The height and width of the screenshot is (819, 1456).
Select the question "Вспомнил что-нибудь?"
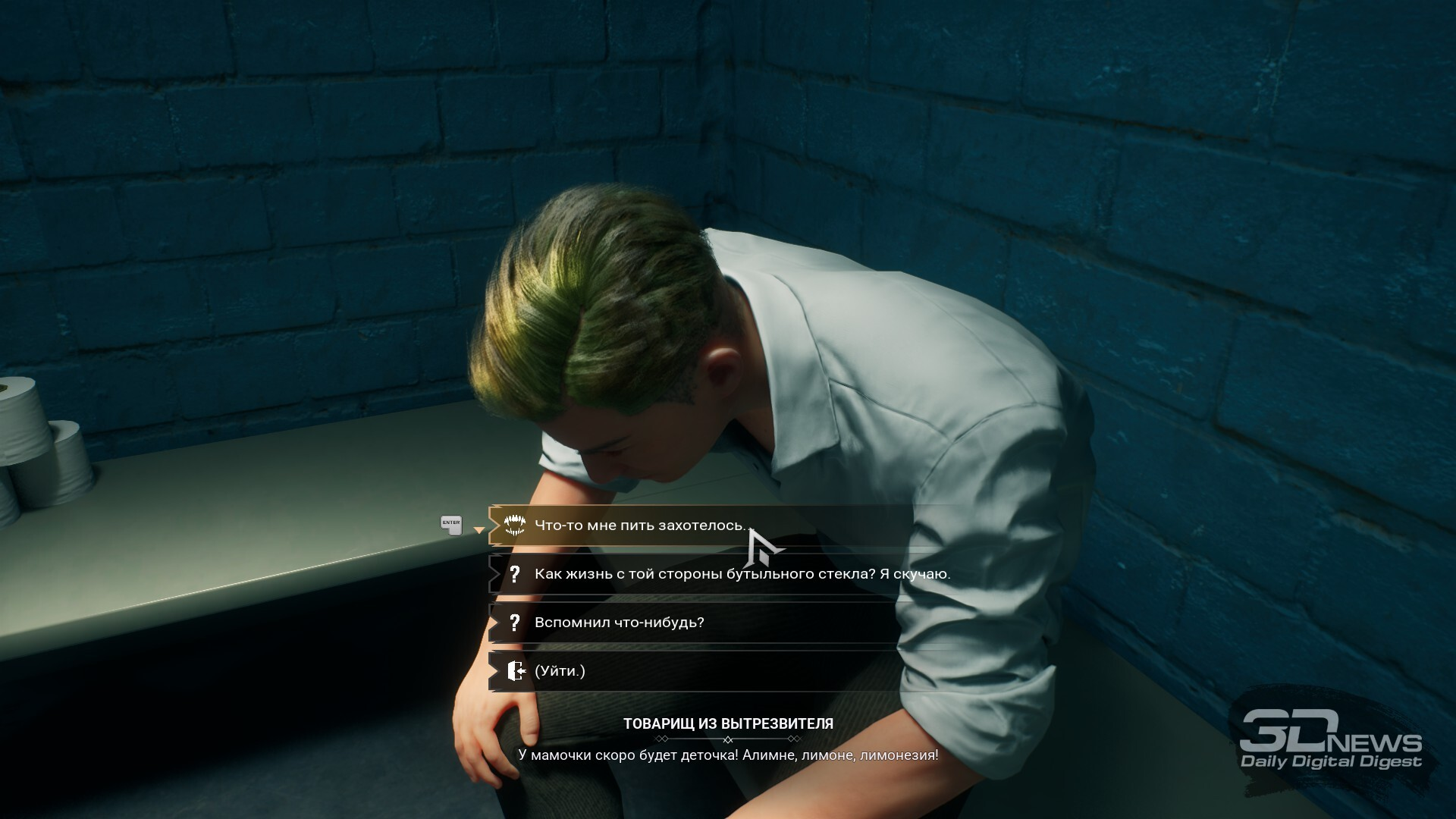619,623
